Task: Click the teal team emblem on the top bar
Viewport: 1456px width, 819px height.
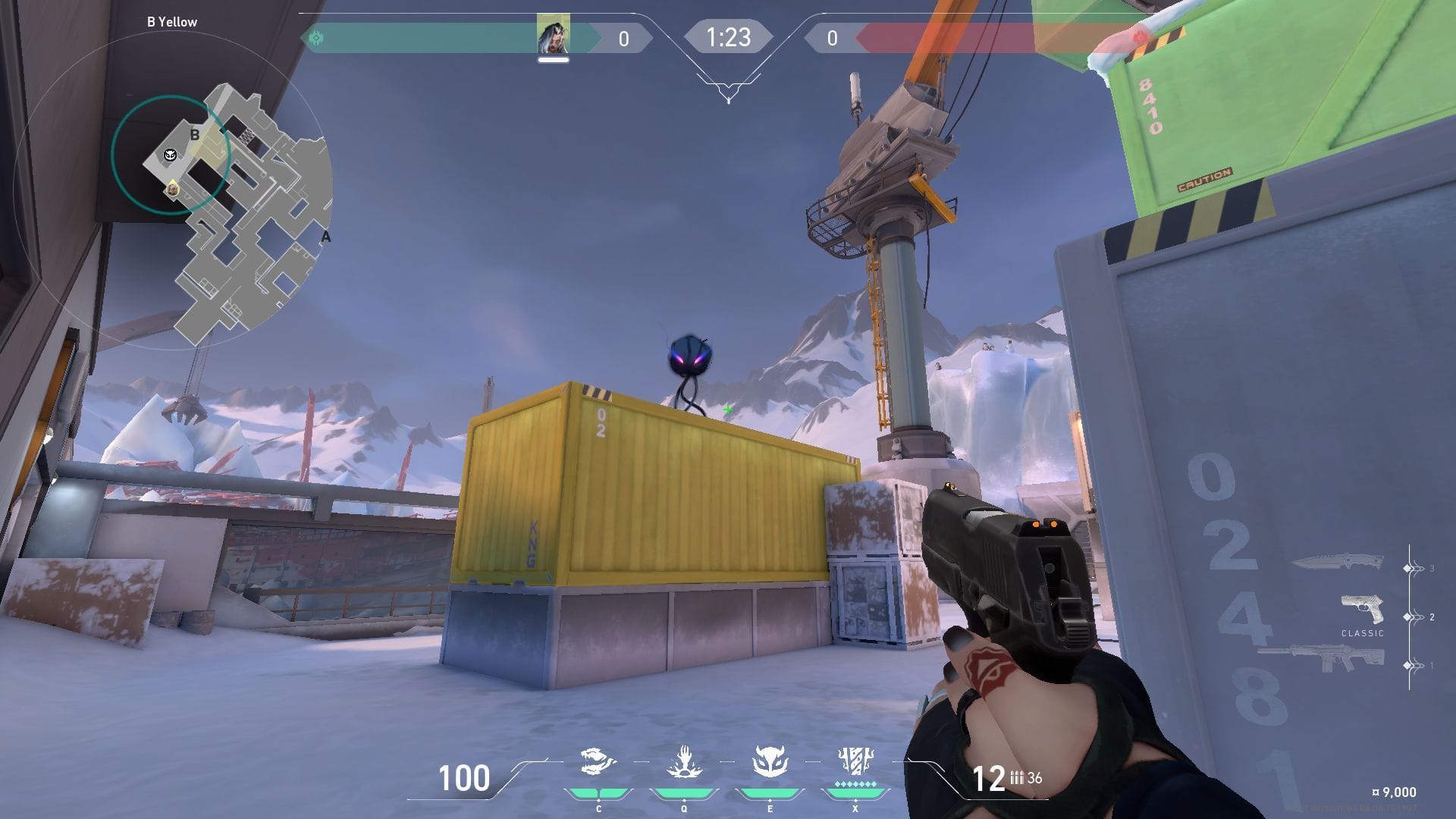Action: [316, 37]
